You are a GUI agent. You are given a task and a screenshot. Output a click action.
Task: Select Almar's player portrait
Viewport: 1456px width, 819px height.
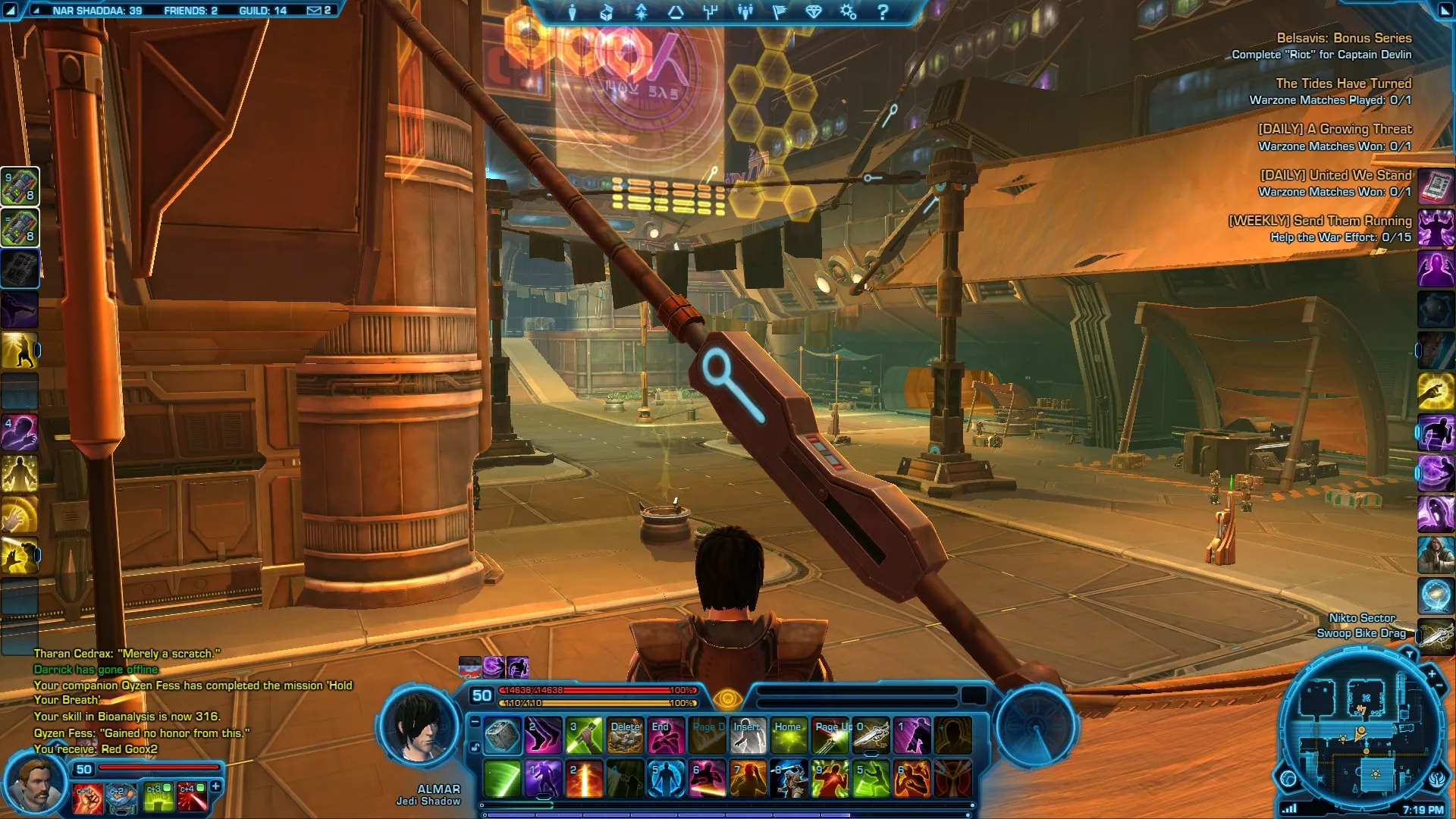(x=419, y=726)
